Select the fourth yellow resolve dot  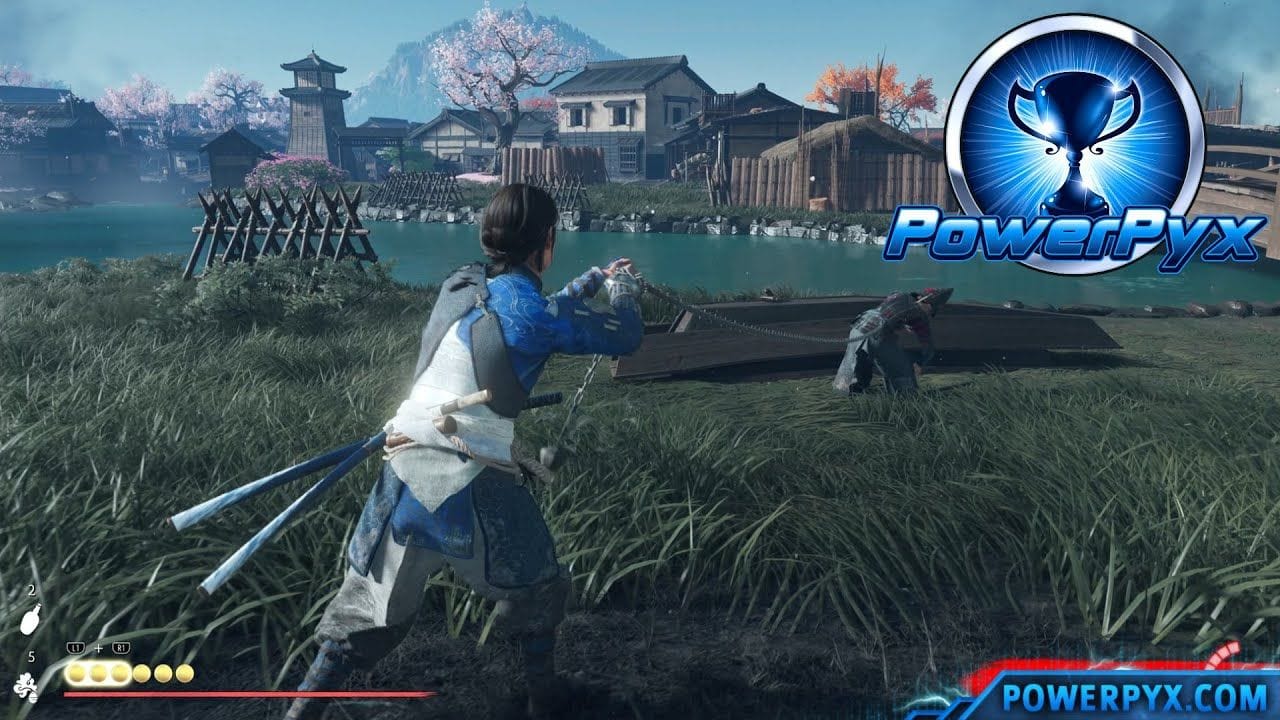point(141,673)
